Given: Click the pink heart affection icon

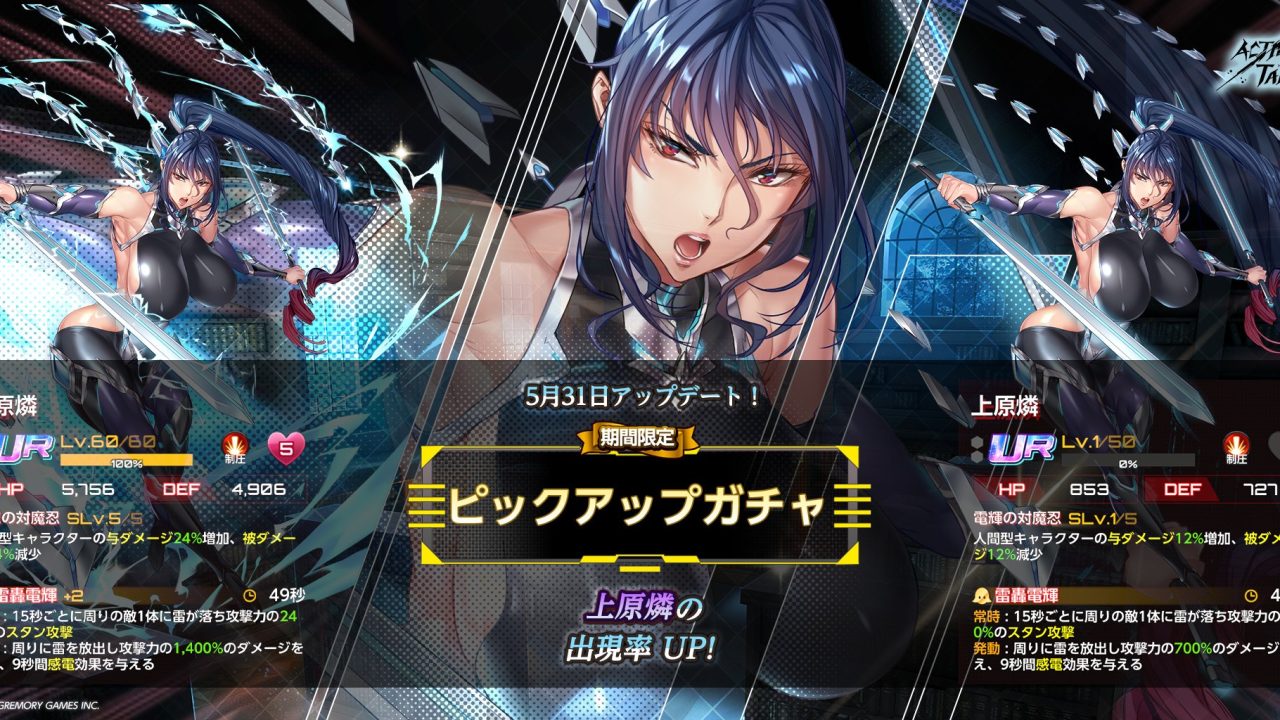Looking at the screenshot, I should [x=285, y=449].
